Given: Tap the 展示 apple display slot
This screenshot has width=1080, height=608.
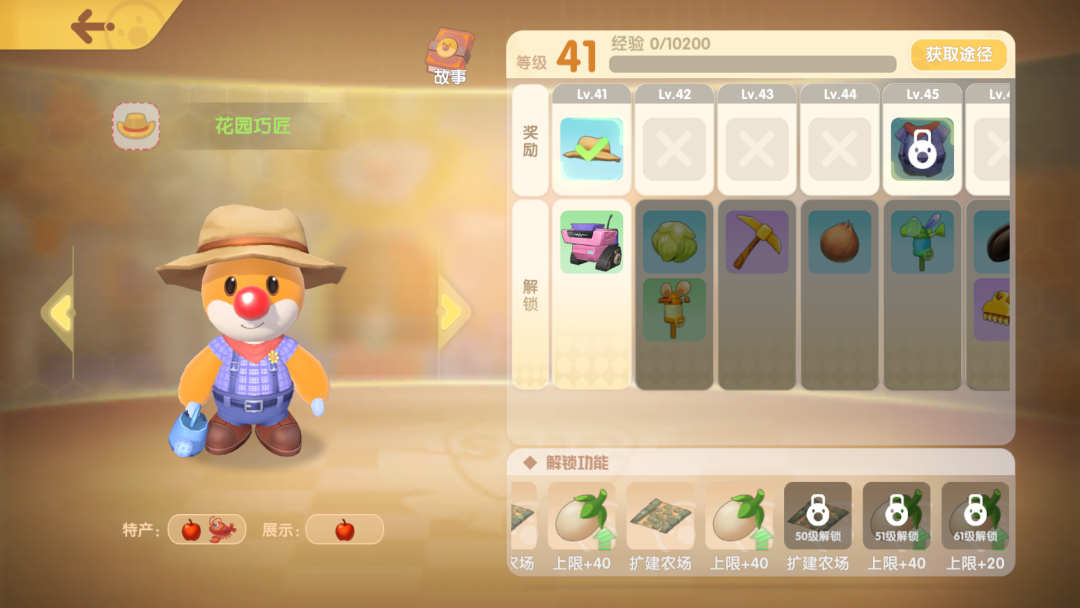Looking at the screenshot, I should pyautogui.click(x=344, y=529).
